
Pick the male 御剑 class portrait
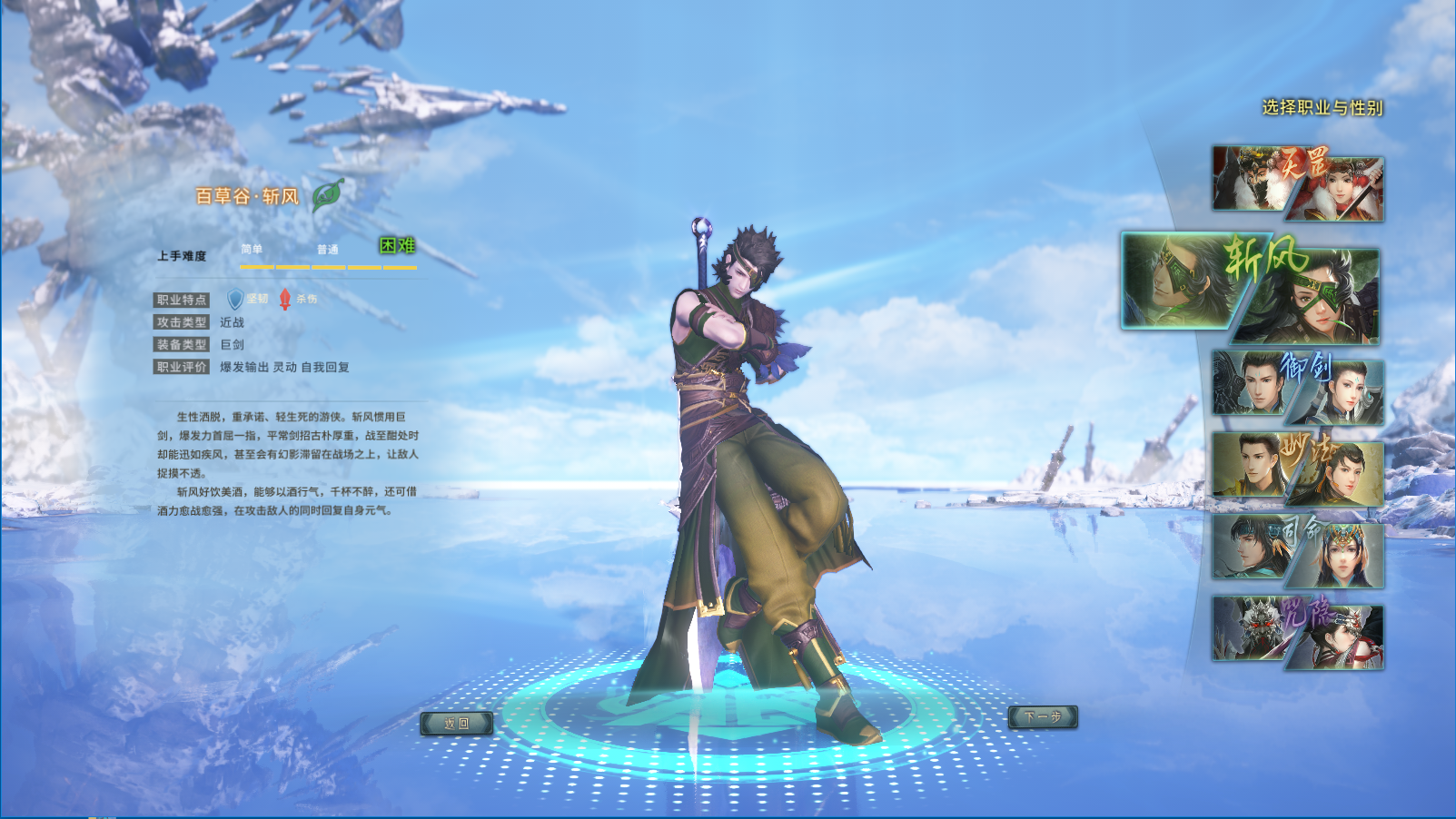click(x=1249, y=382)
